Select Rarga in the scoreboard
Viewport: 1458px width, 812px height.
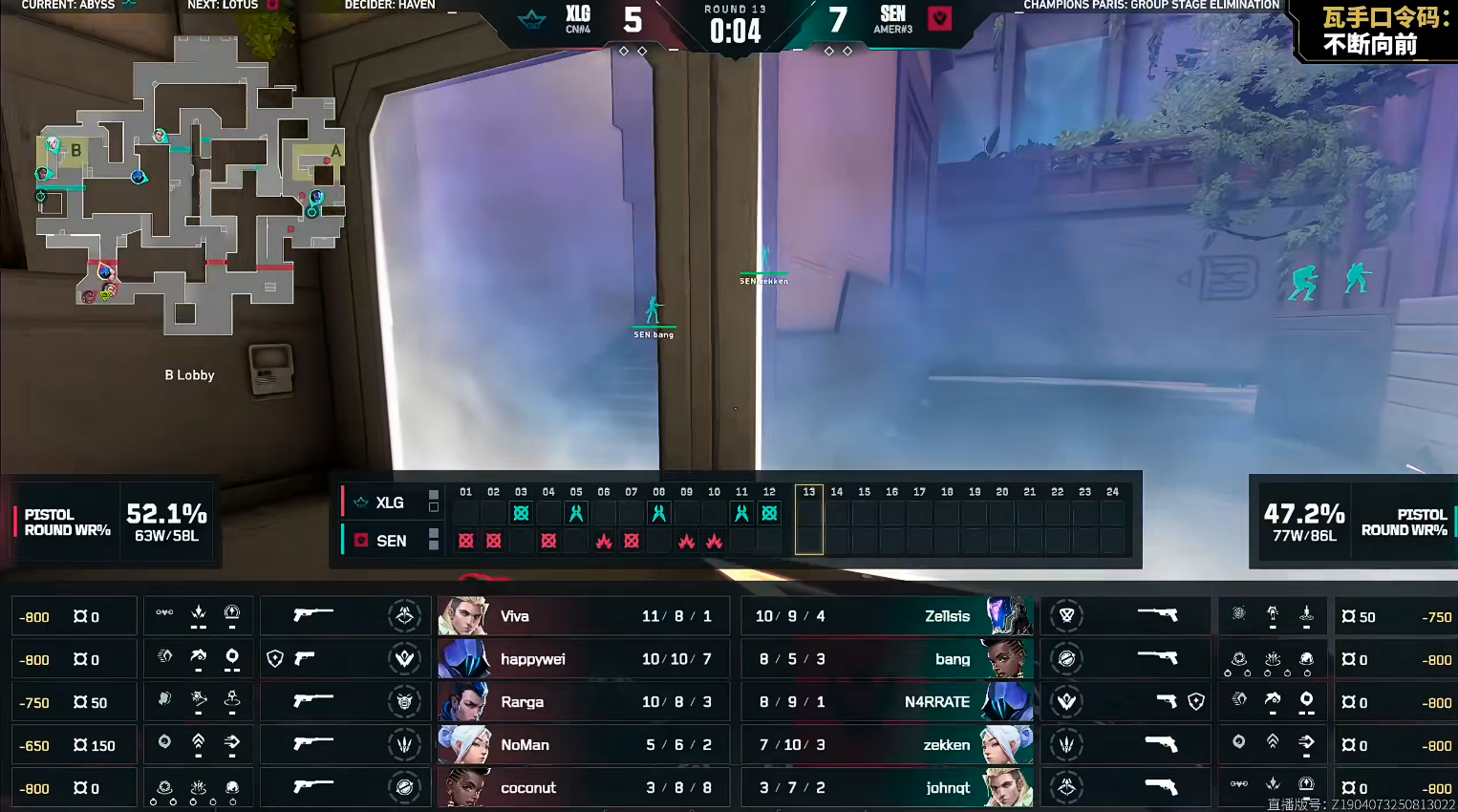(x=583, y=702)
